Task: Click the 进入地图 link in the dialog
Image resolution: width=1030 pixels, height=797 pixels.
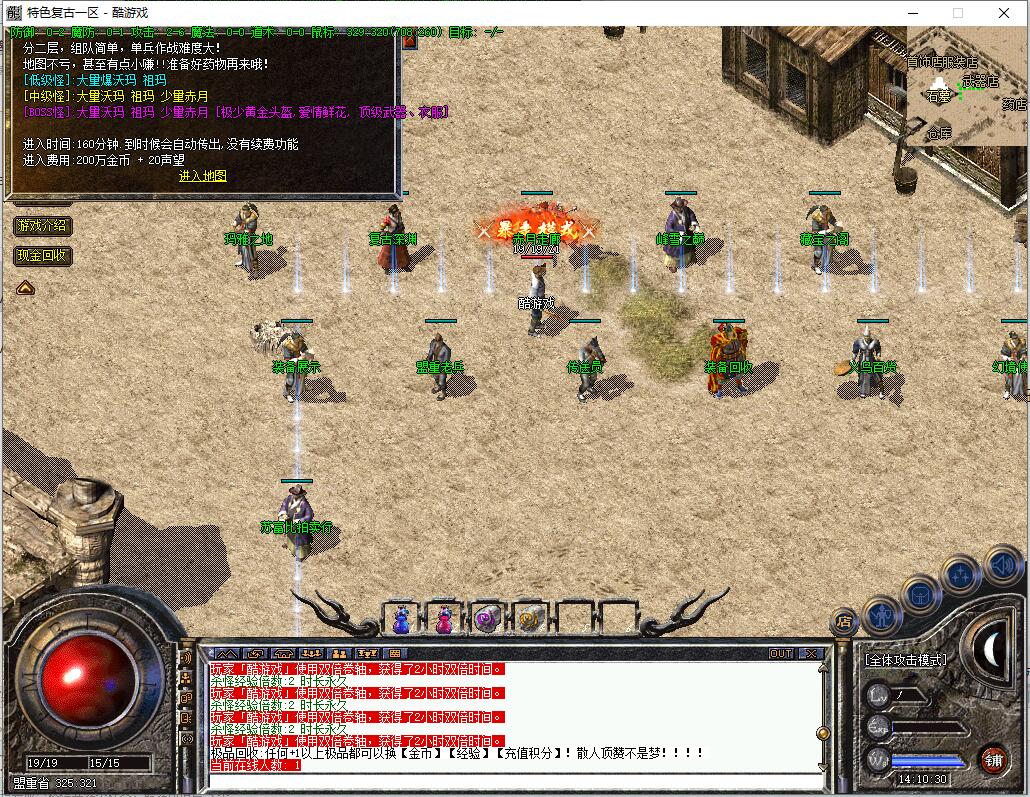Action: coord(203,176)
